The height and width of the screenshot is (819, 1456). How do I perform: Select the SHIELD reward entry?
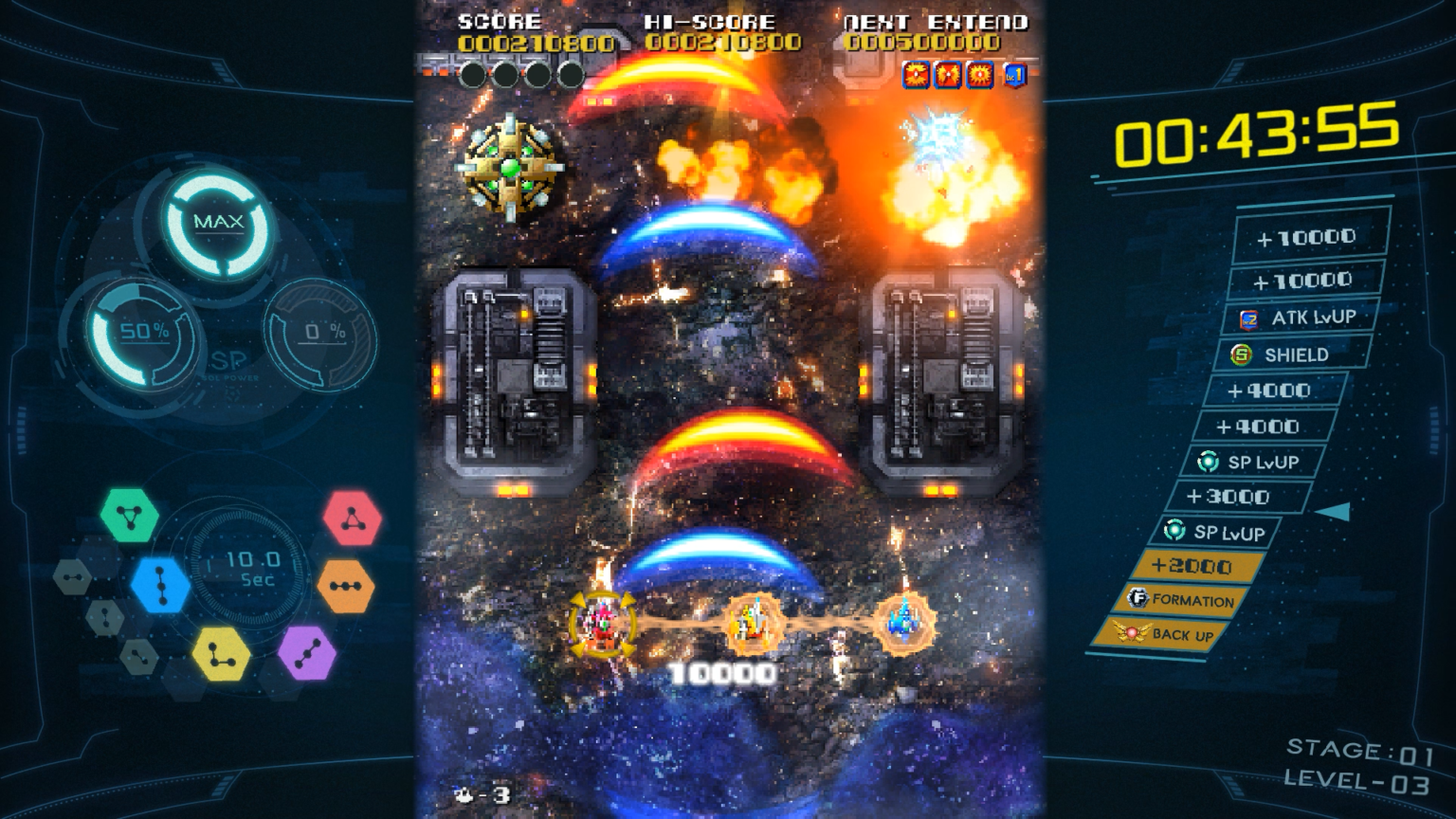coord(1288,354)
